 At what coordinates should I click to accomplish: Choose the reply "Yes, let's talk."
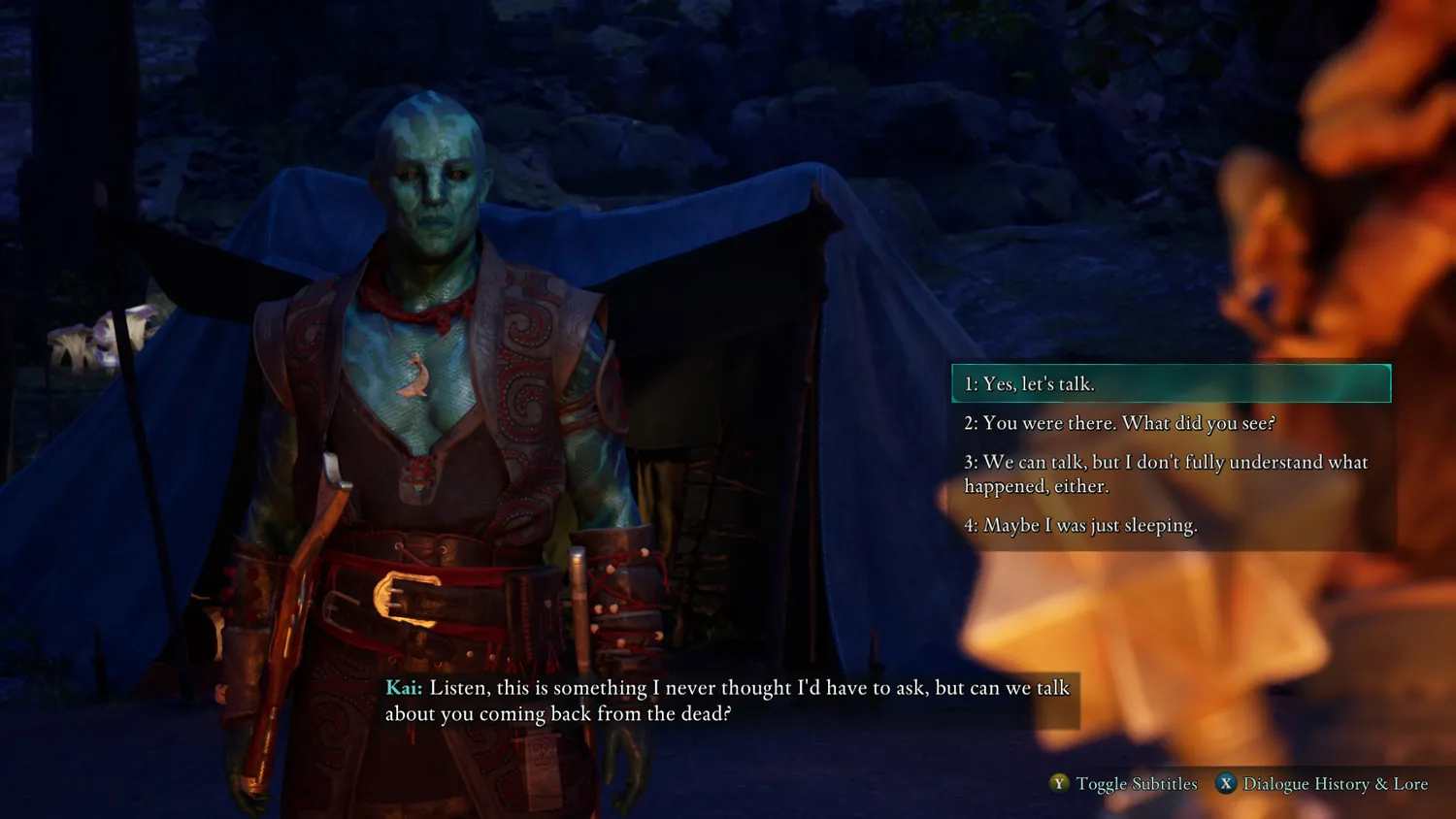(1170, 383)
